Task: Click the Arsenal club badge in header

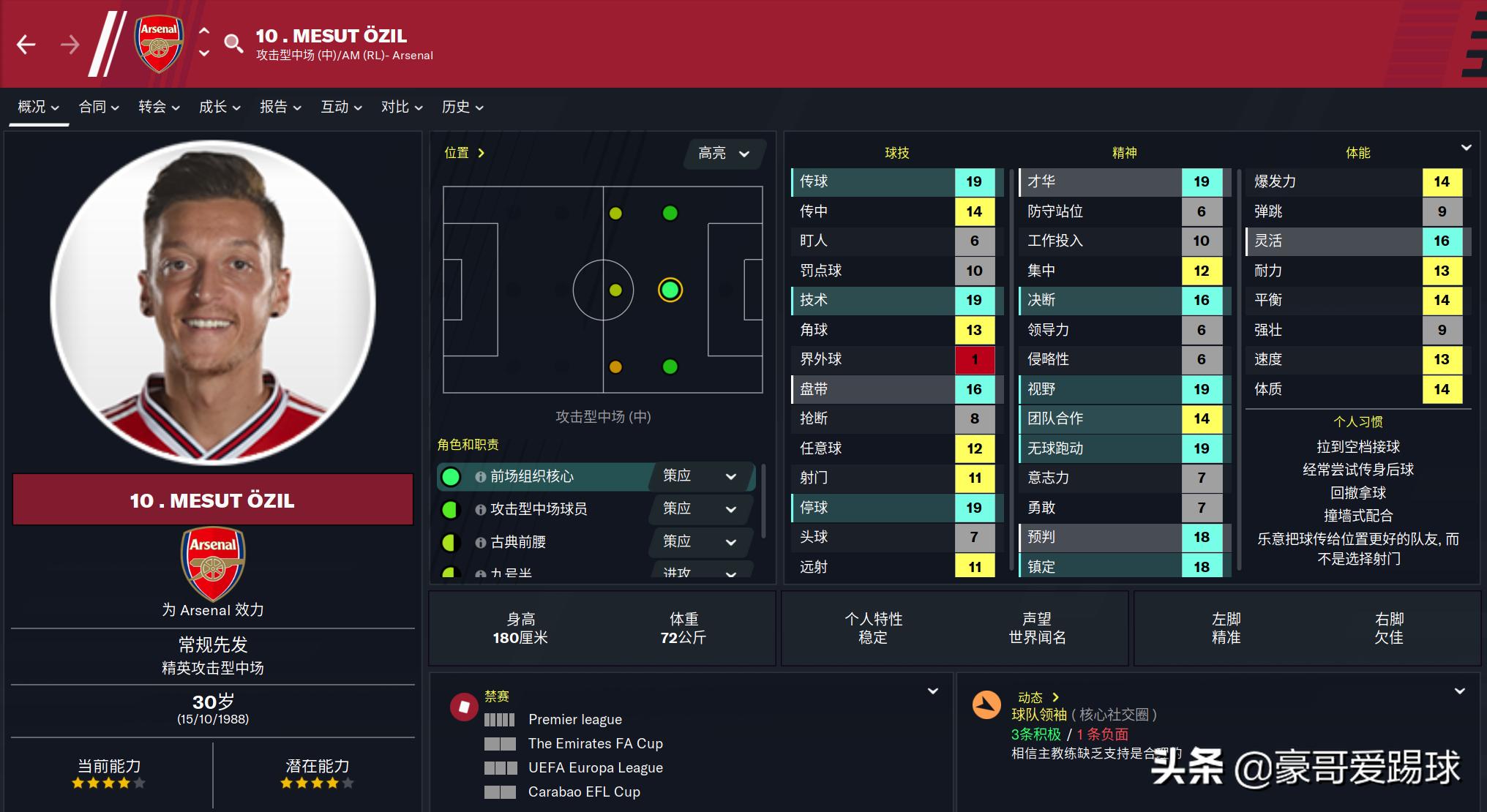Action: (x=159, y=45)
